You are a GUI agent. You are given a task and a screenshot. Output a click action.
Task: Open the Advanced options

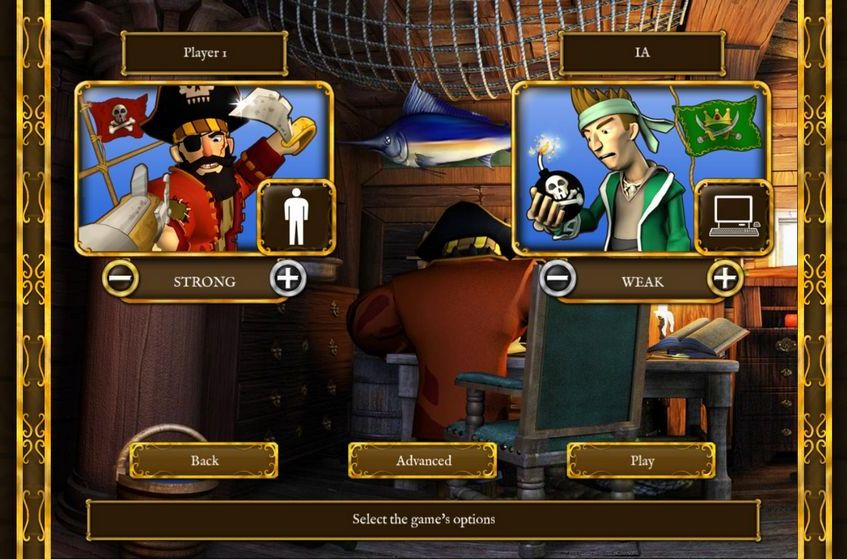[423, 461]
